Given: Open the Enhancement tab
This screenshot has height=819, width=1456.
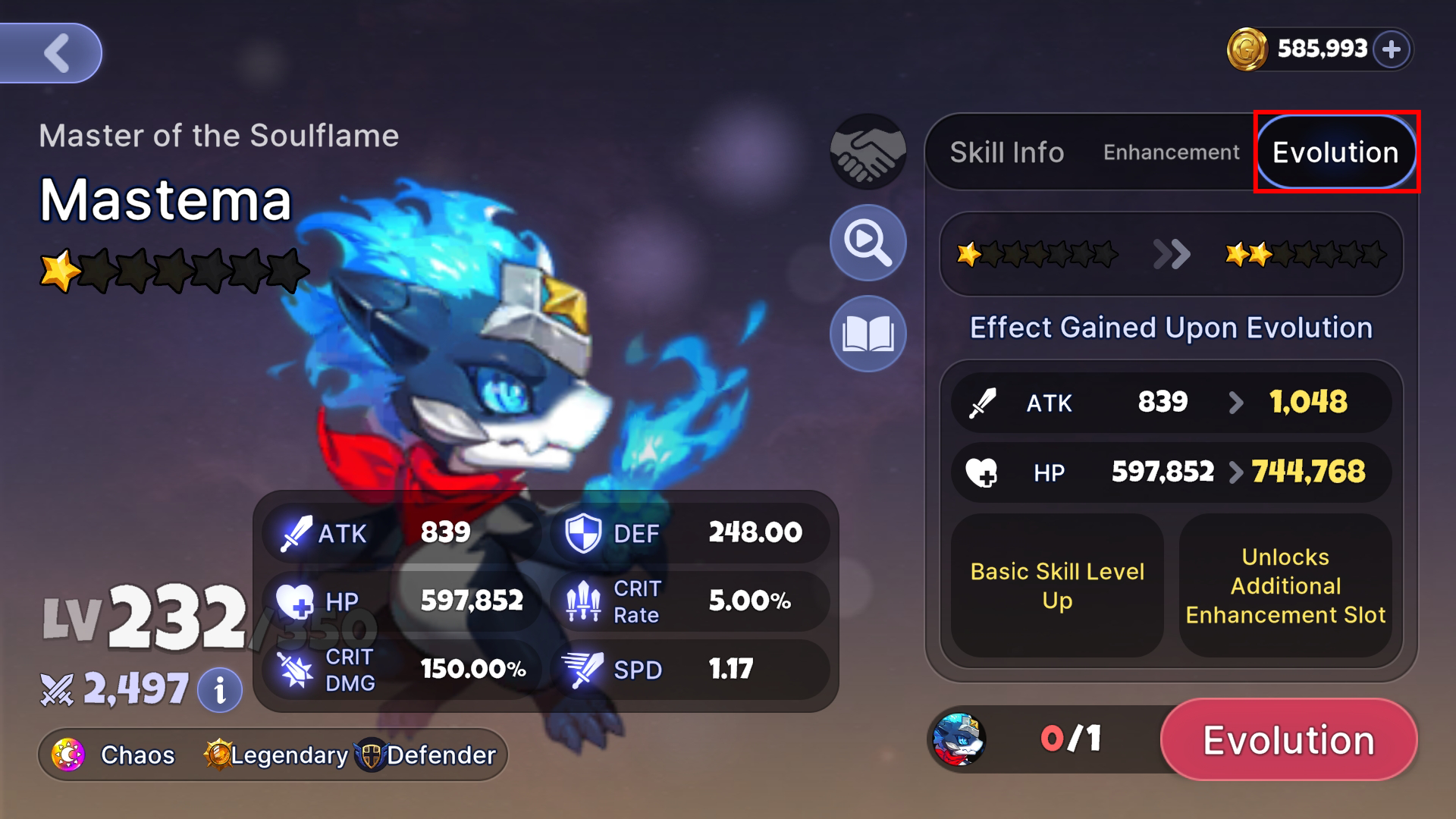Looking at the screenshot, I should click(x=1171, y=152).
